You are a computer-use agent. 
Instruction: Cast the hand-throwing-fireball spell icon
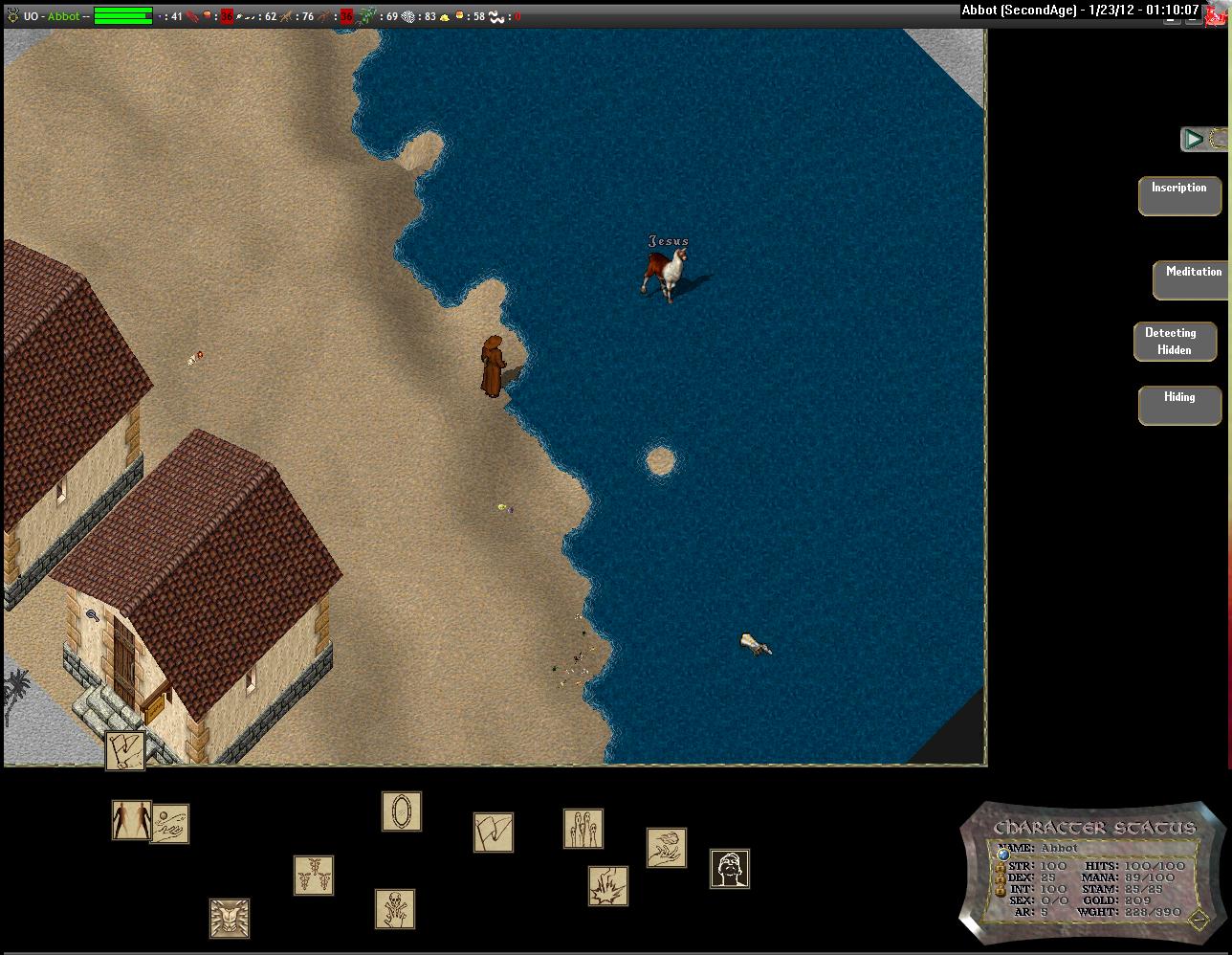(667, 848)
